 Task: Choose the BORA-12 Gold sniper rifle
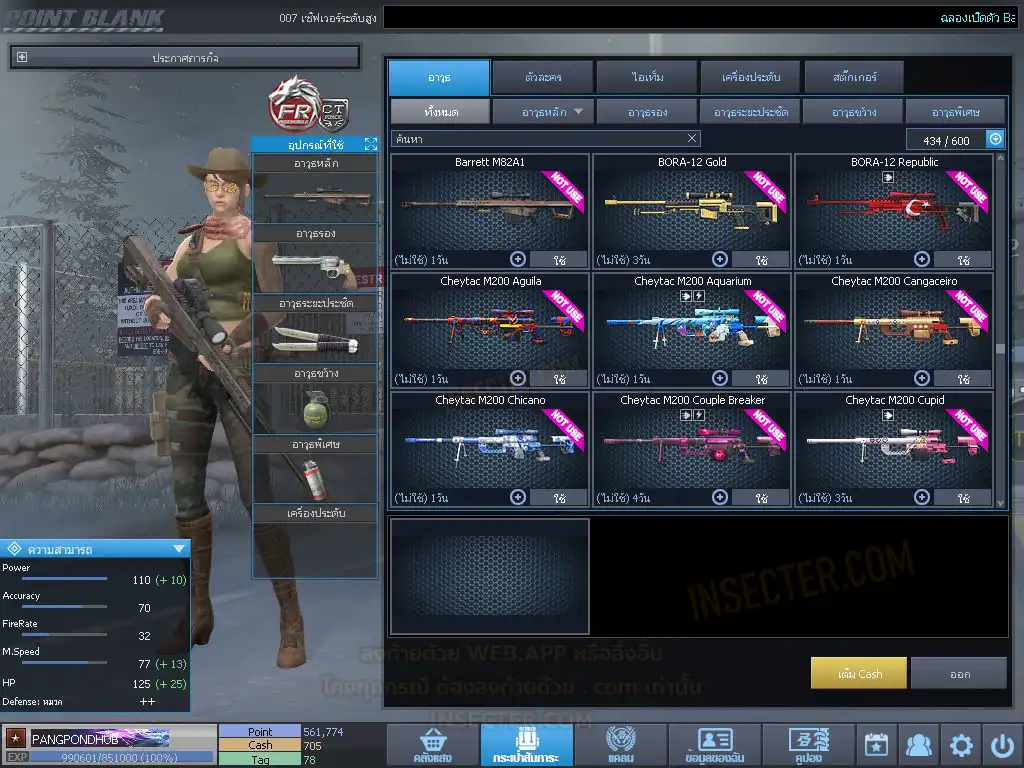click(692, 210)
